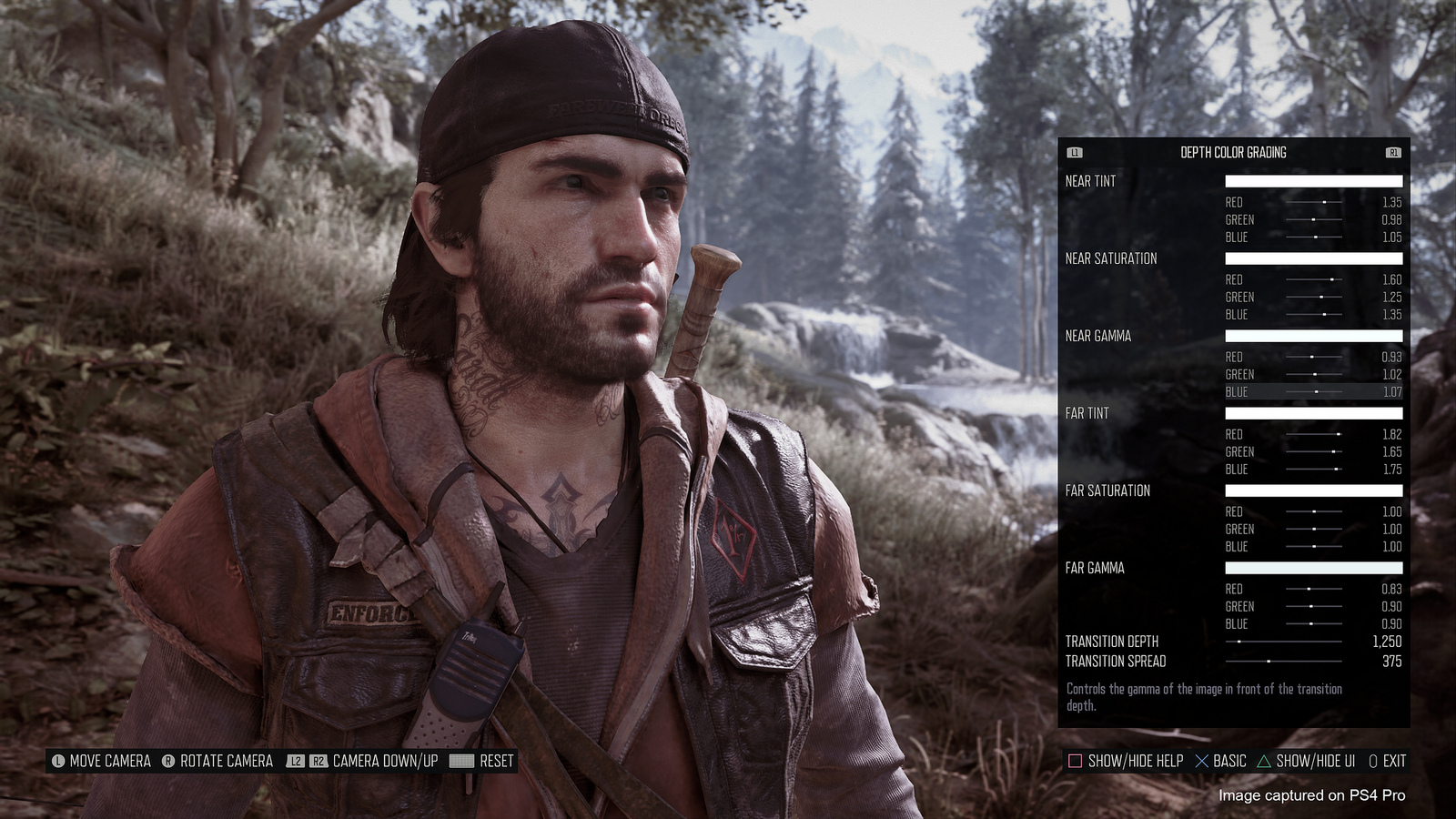Screen dimensions: 1456x819
Task: Click the blue cross icon beside Basic
Action: (x=1203, y=762)
